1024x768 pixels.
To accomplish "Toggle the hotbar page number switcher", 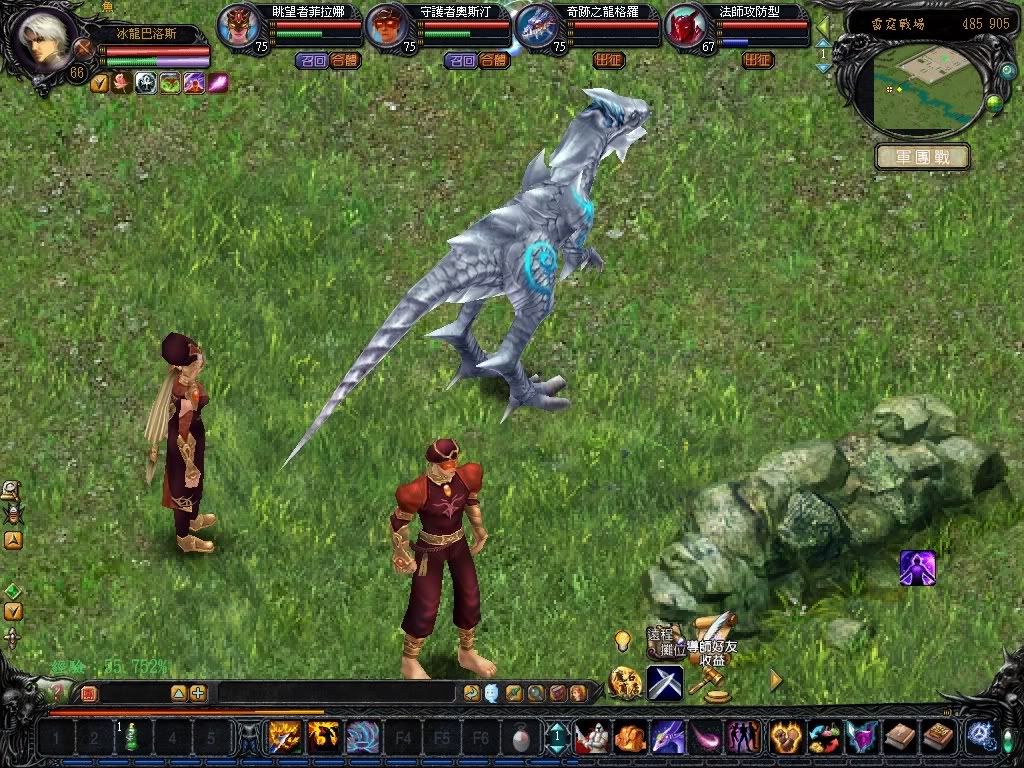I will 556,738.
